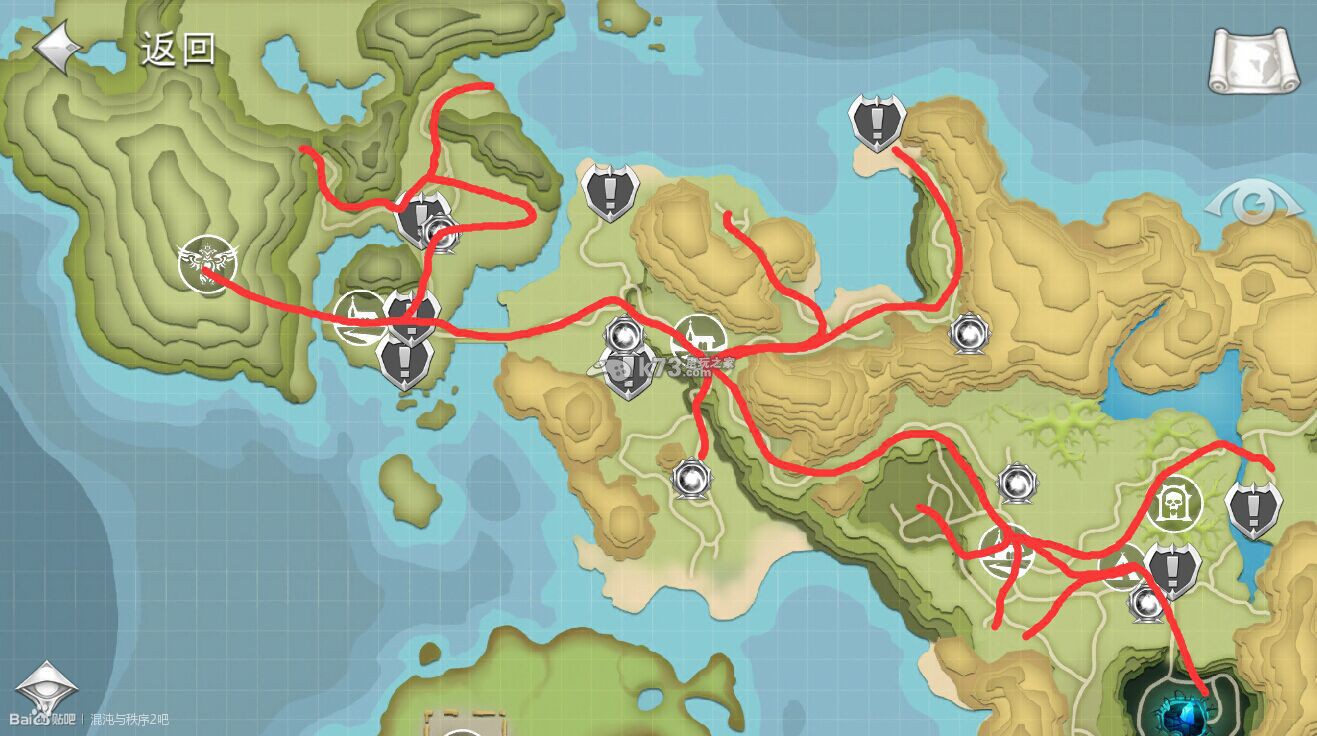Toggle the eye-shaped view icon
The width and height of the screenshot is (1317, 736).
pyautogui.click(x=1253, y=207)
